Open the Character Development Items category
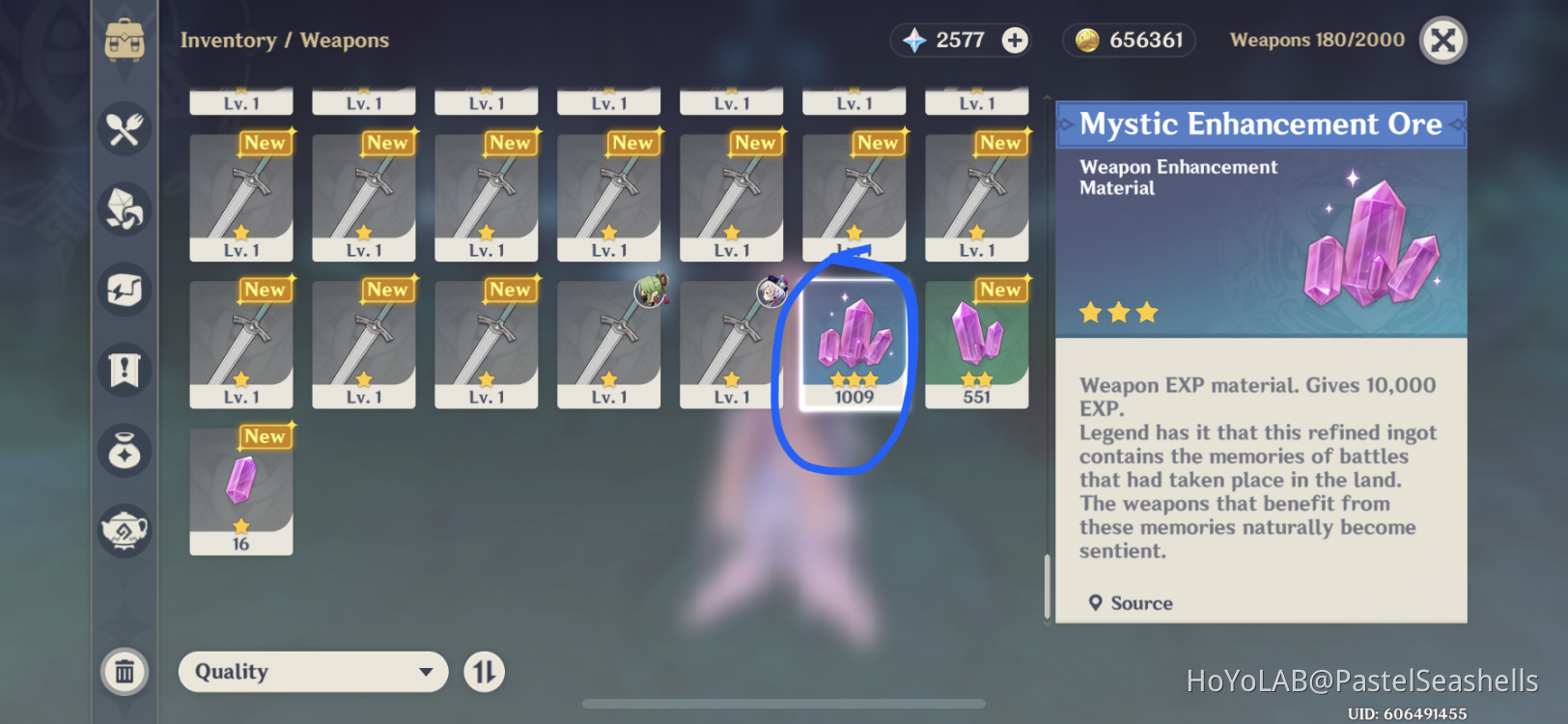The height and width of the screenshot is (724, 1568). click(x=125, y=291)
